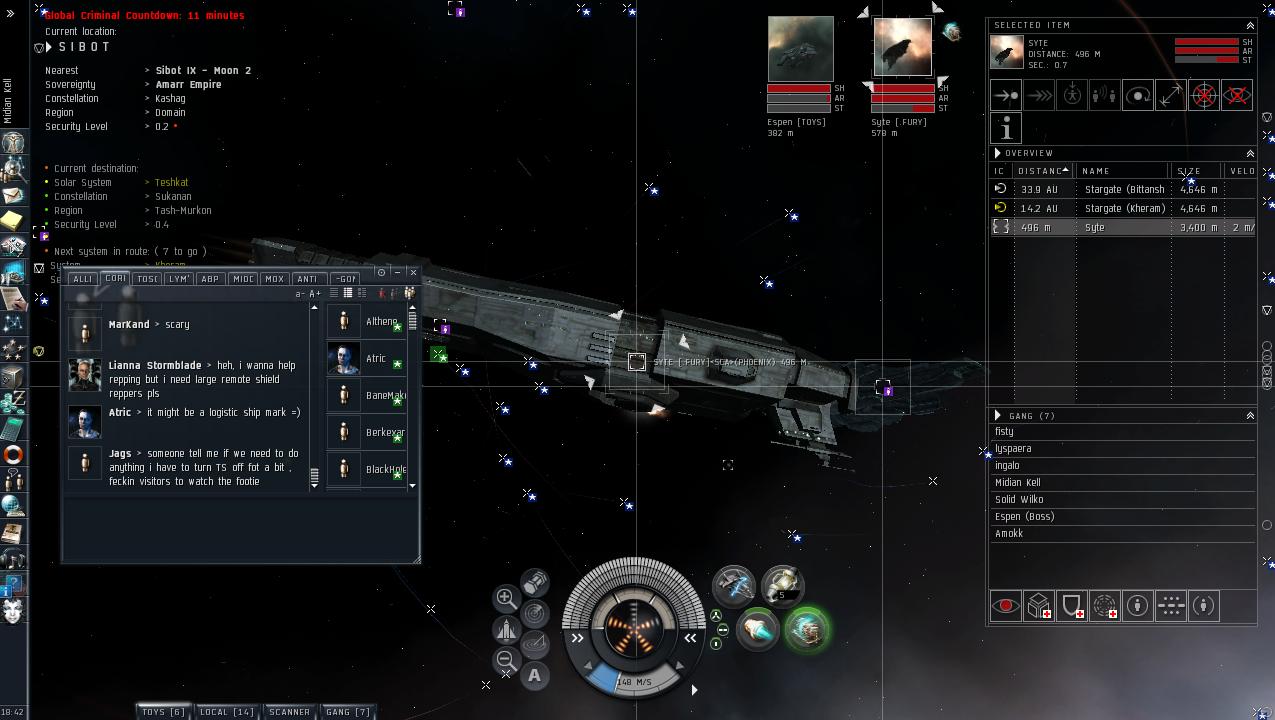
Task: Select the Stargate (Kheram) overview row
Action: pyautogui.click(x=1124, y=208)
